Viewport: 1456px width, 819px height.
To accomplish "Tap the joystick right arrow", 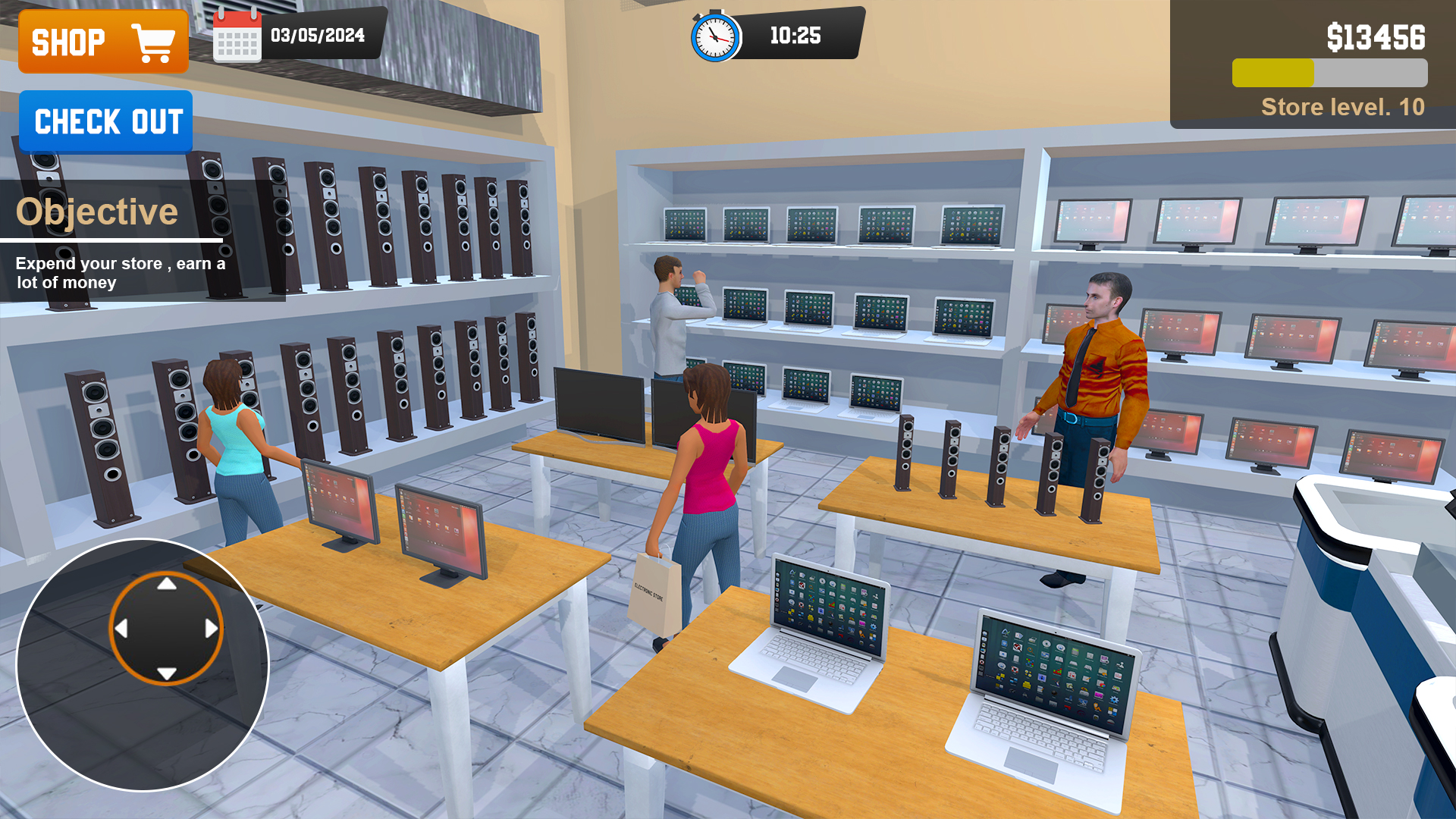I will (x=210, y=628).
